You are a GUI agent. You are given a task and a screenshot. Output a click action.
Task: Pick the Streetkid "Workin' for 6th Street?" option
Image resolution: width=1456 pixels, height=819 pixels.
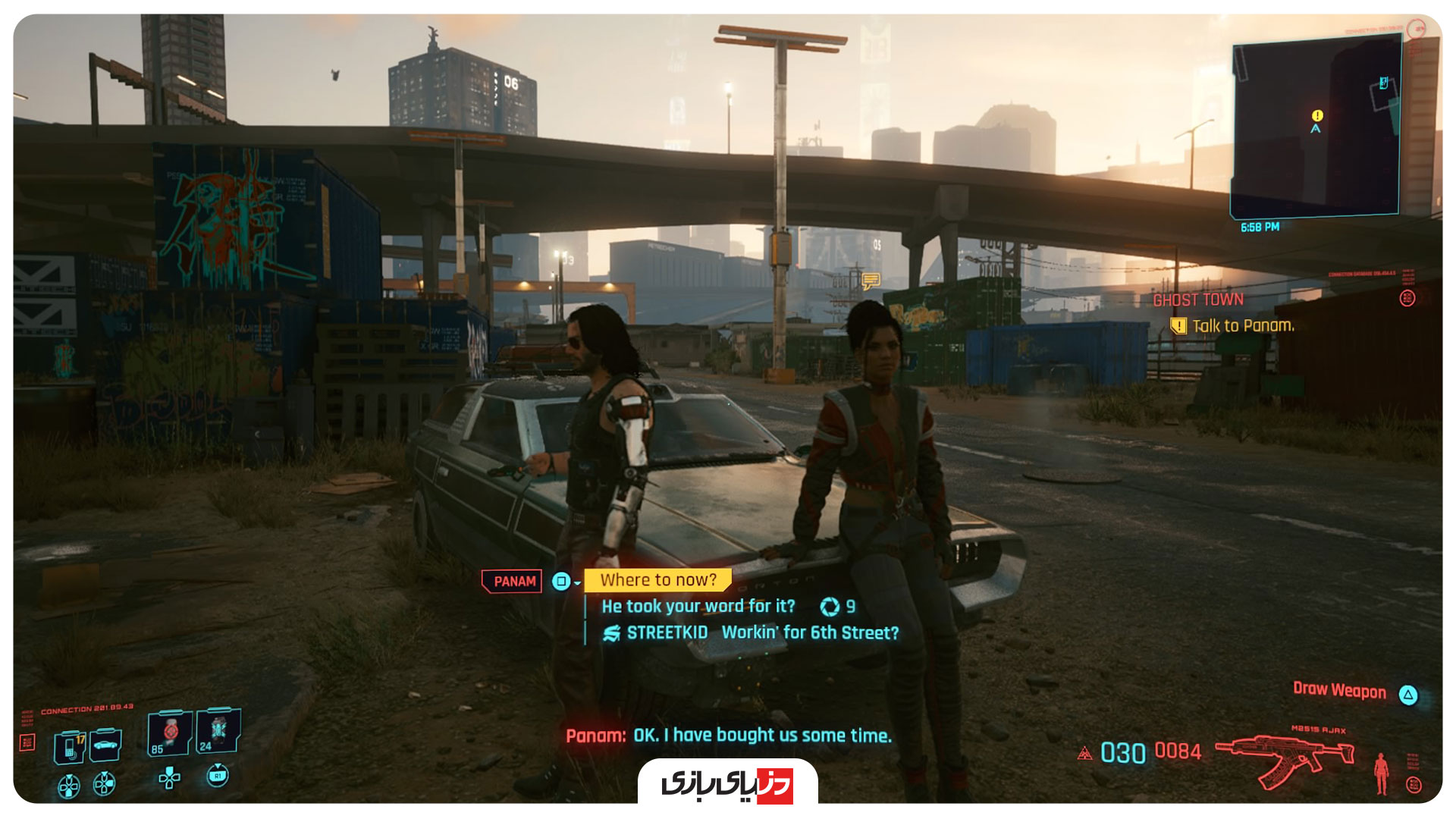tap(809, 632)
